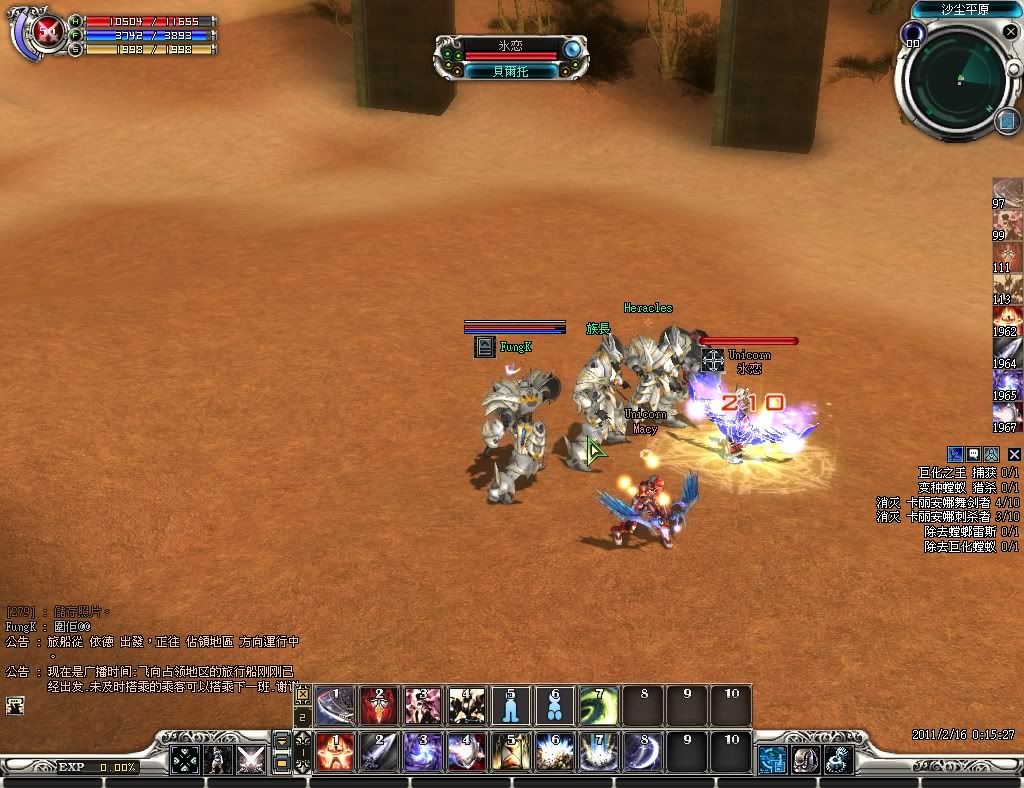
Task: Click the crossed swords icon near the EXP bar
Action: click(249, 760)
